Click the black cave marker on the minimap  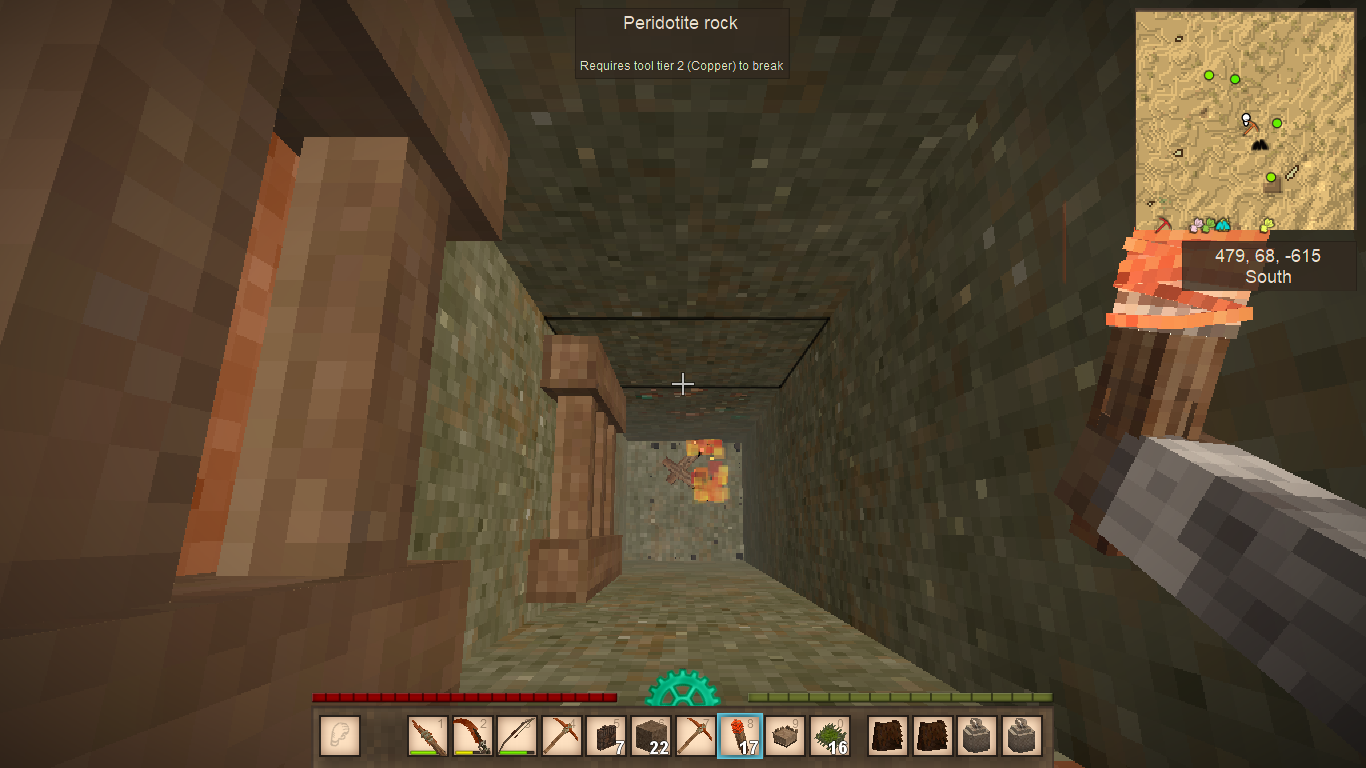pos(1259,145)
